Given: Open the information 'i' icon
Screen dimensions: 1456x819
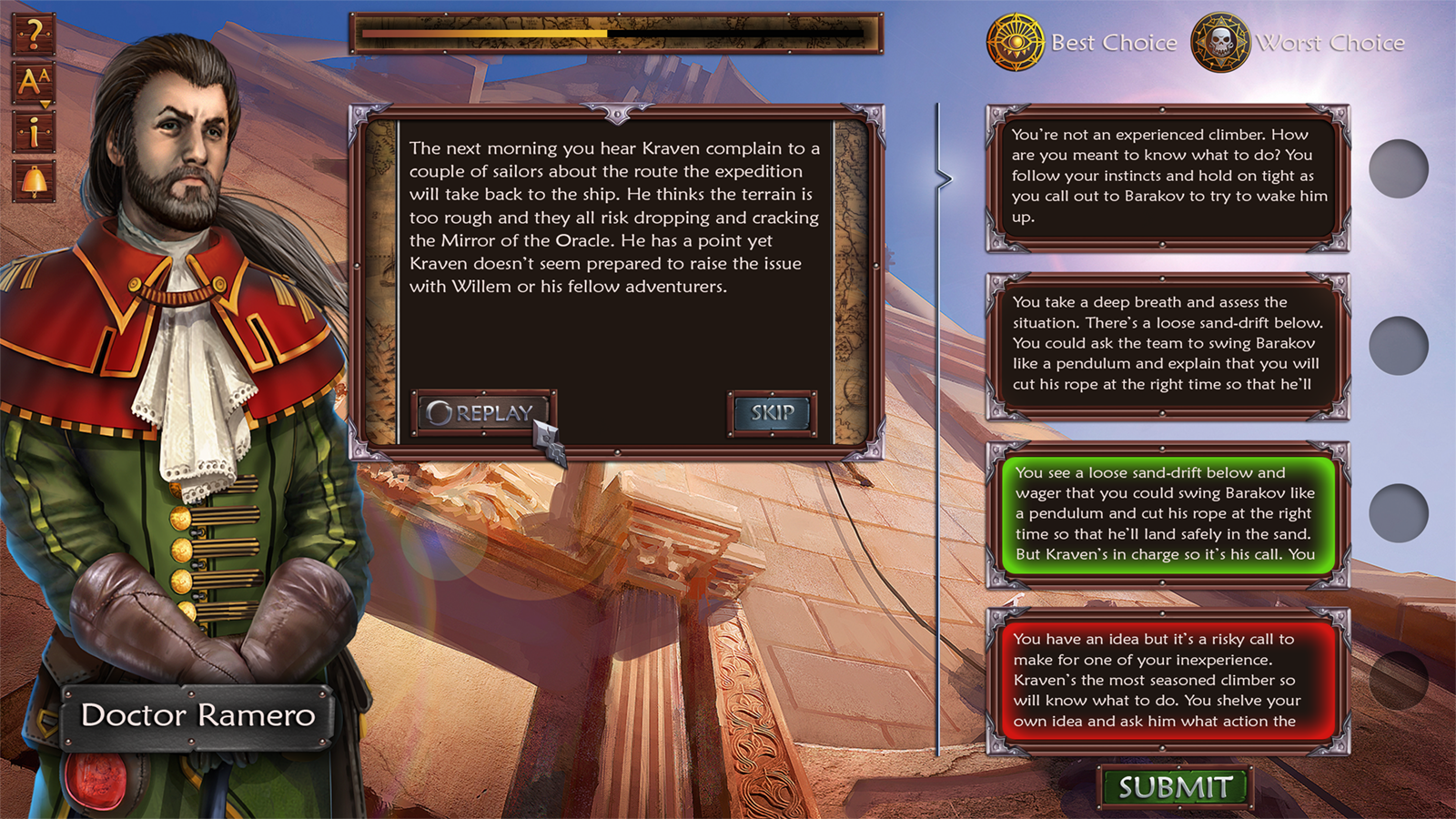Looking at the screenshot, I should 34,132.
